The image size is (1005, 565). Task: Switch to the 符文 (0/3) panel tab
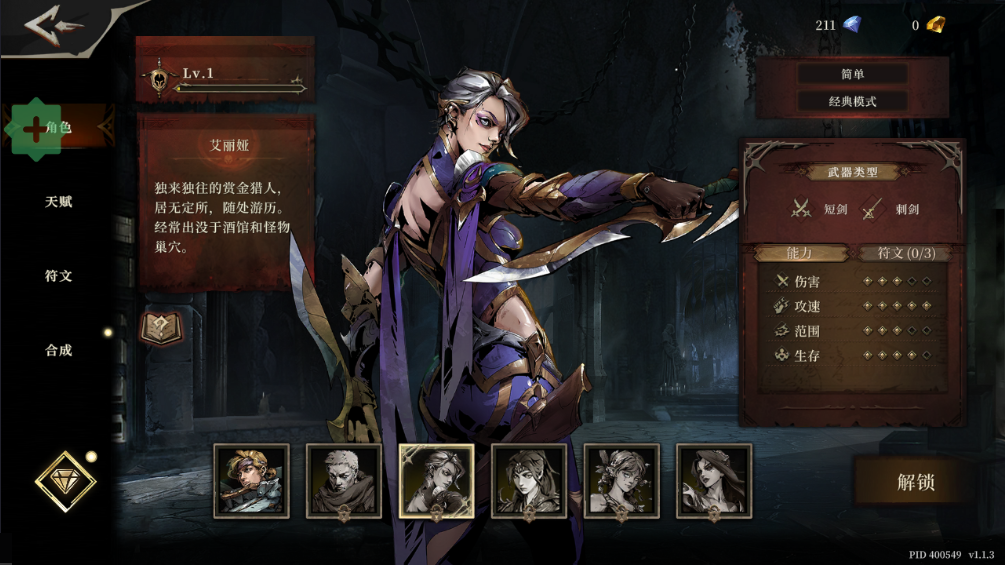(906, 253)
